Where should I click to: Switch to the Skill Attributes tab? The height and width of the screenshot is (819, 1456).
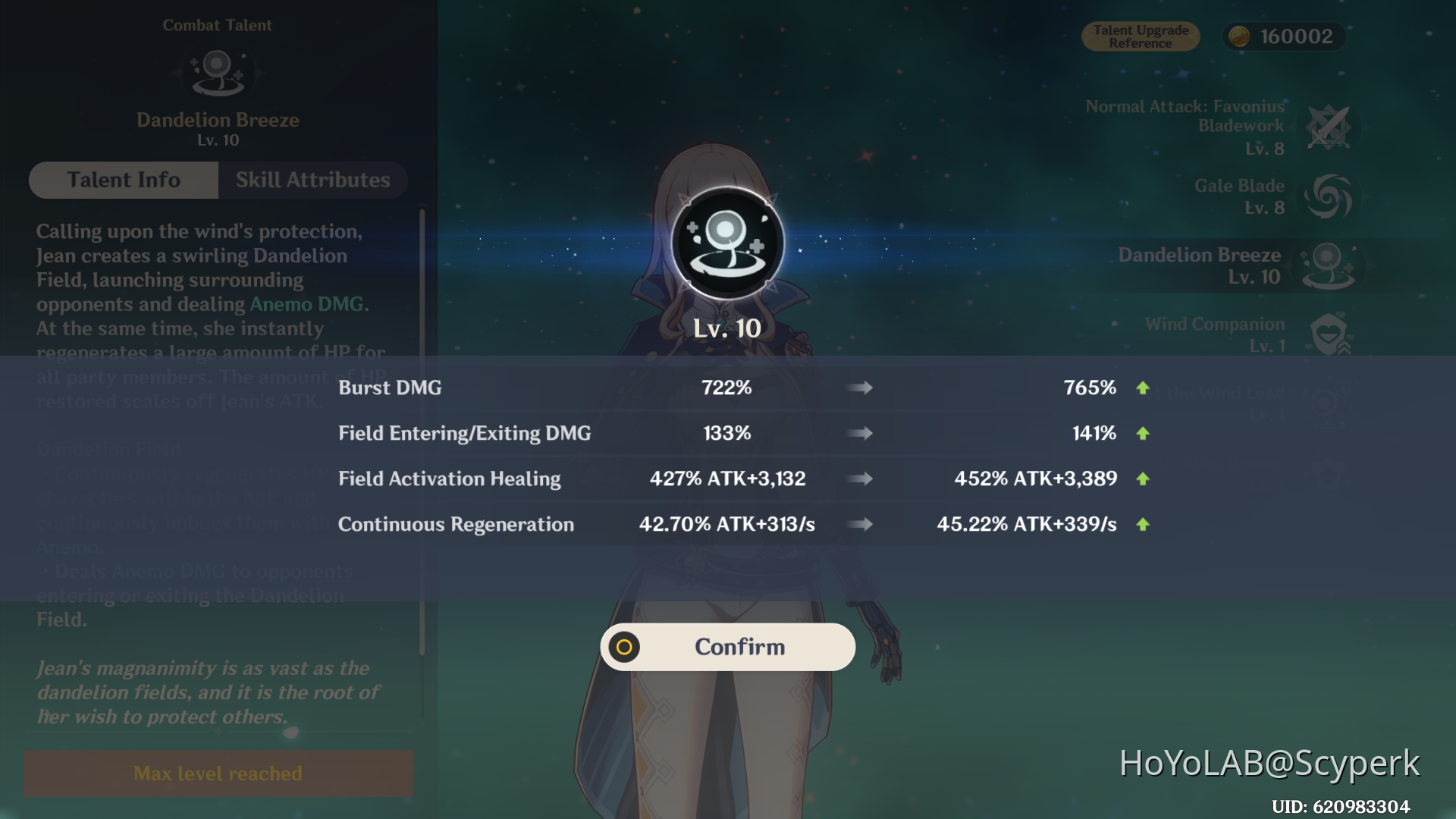[312, 180]
